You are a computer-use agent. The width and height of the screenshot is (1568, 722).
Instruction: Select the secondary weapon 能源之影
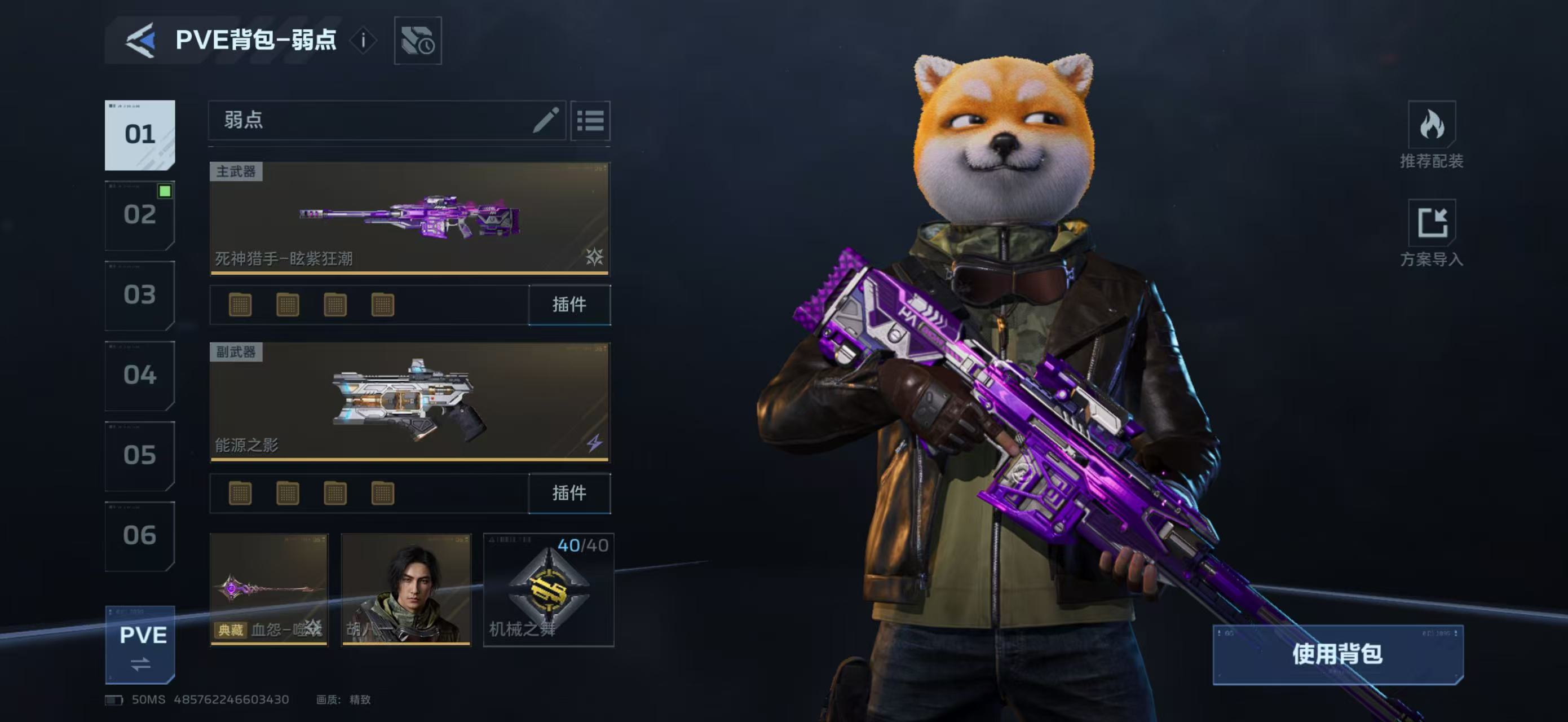click(409, 400)
